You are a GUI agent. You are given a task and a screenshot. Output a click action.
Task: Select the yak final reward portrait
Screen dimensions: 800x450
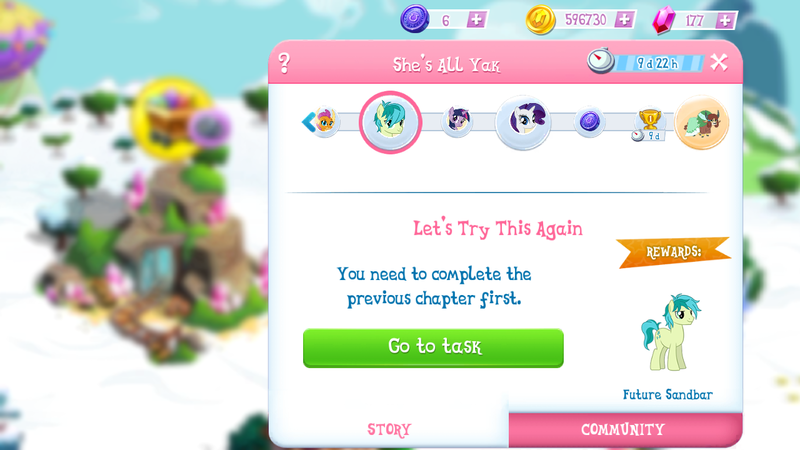702,123
